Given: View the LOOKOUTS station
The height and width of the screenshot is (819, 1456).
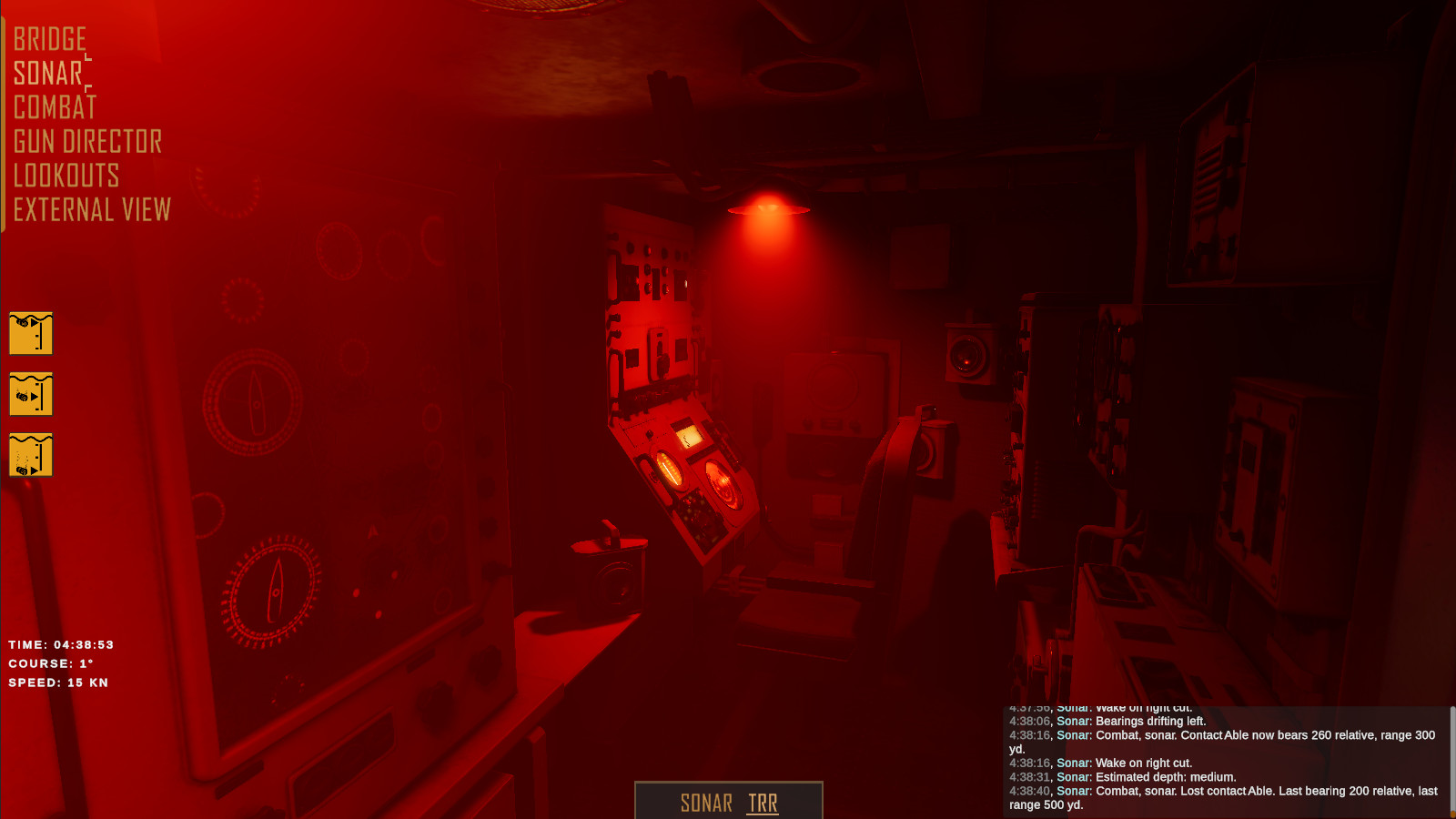Looking at the screenshot, I should (65, 177).
